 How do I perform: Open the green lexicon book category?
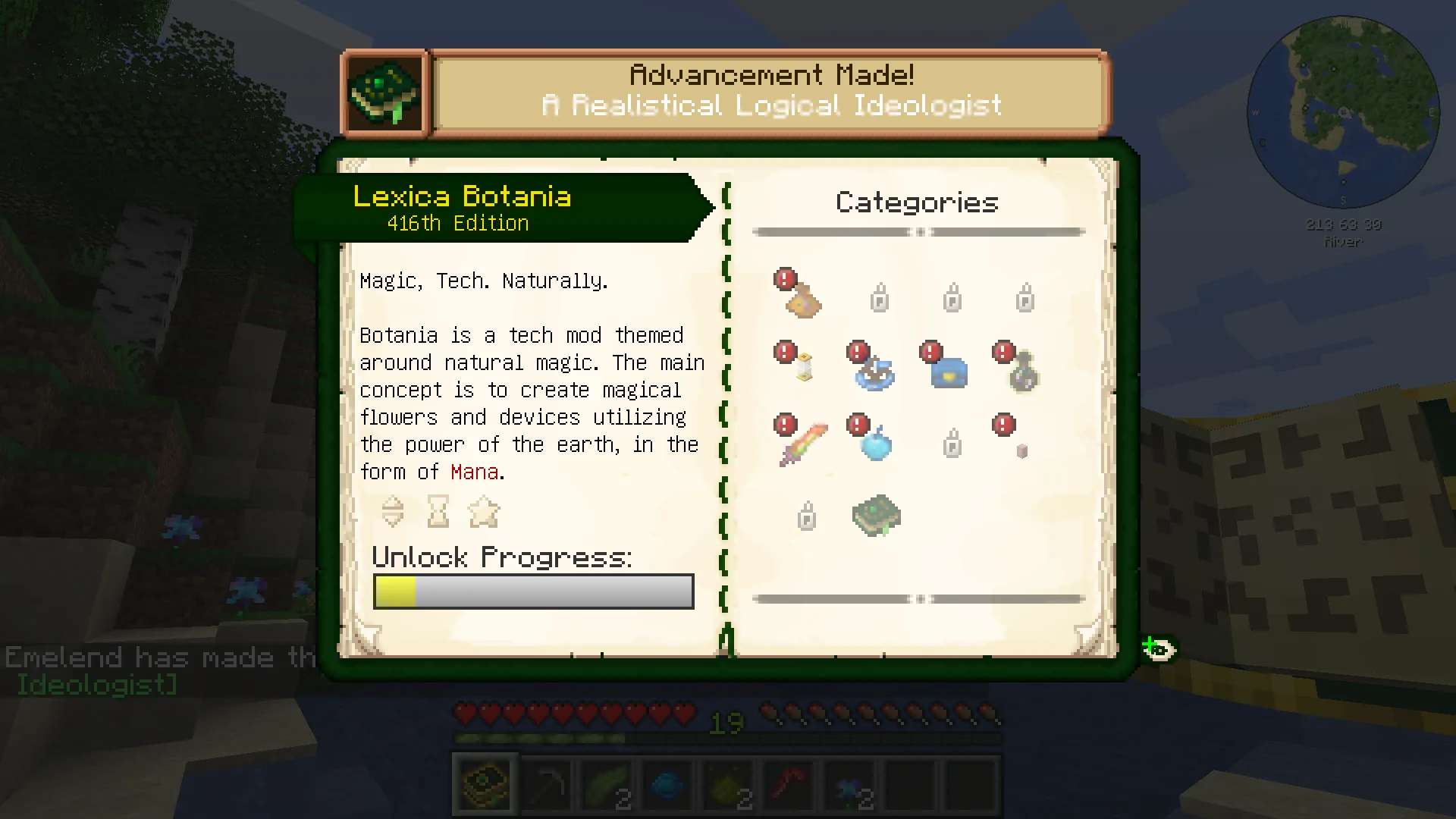coord(877,516)
